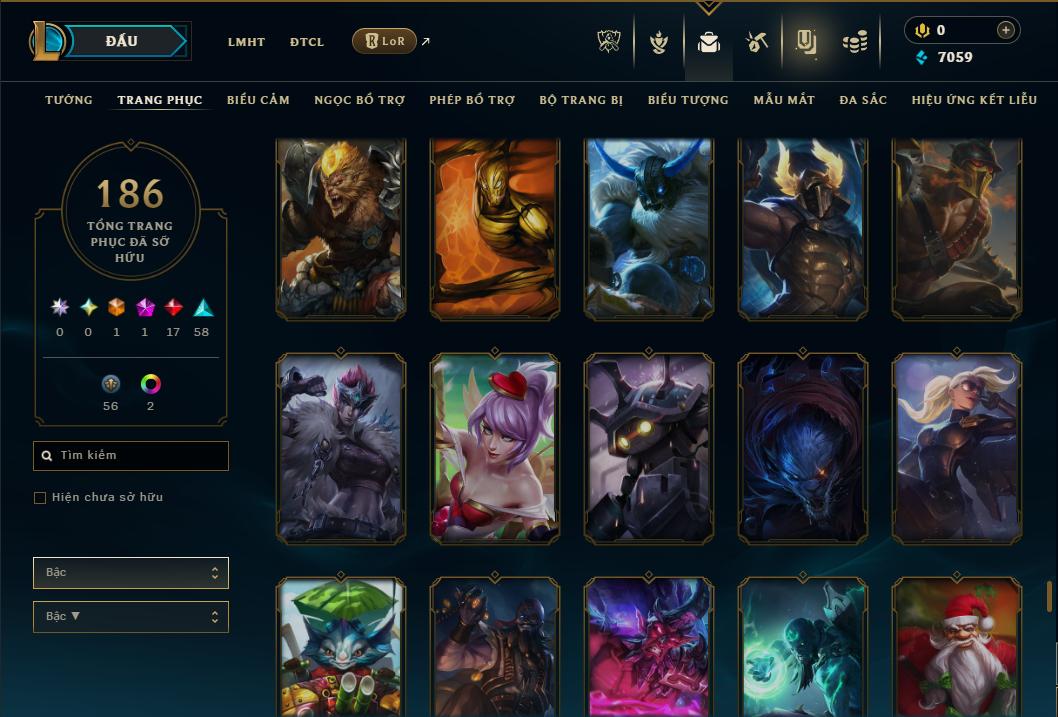
Task: Select the NGỌC BỔ TRỢ tab
Action: (359, 100)
